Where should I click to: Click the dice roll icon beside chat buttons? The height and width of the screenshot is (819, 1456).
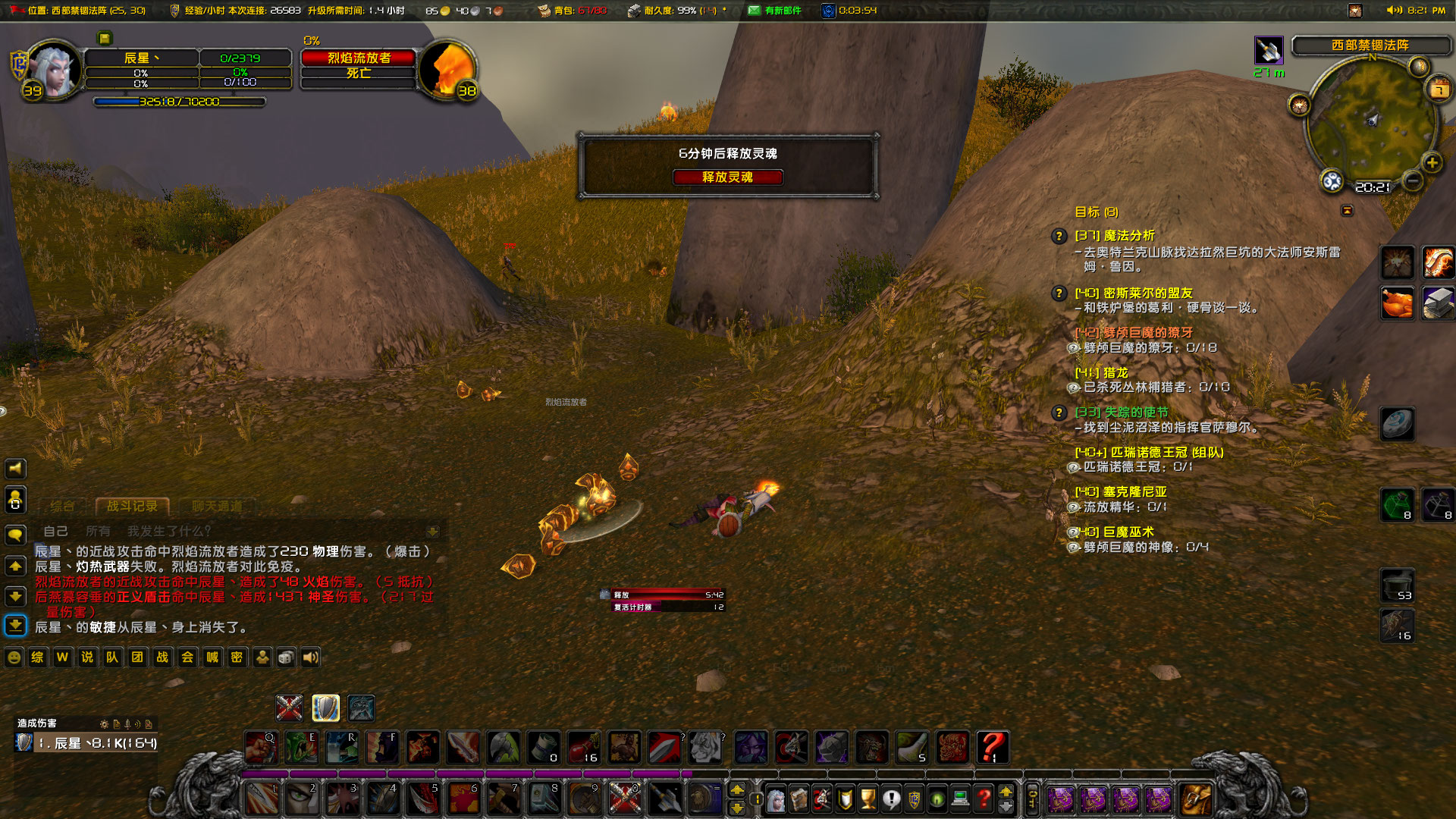[x=285, y=657]
